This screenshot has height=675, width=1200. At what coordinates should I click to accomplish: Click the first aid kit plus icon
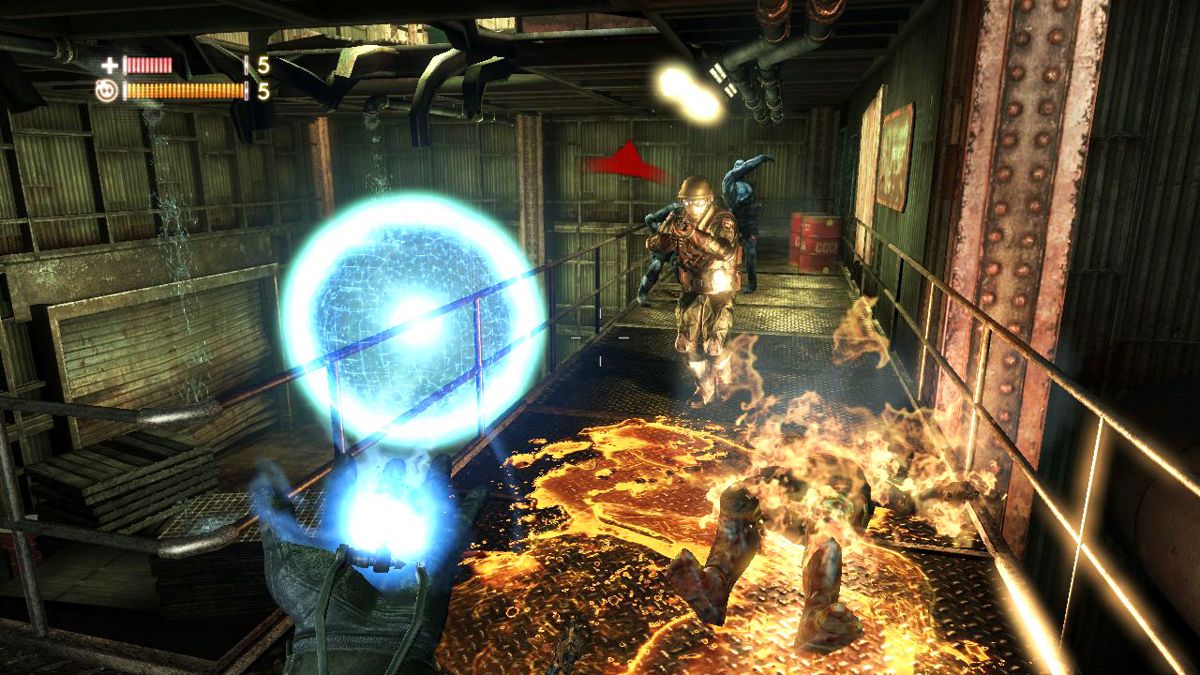coord(109,66)
